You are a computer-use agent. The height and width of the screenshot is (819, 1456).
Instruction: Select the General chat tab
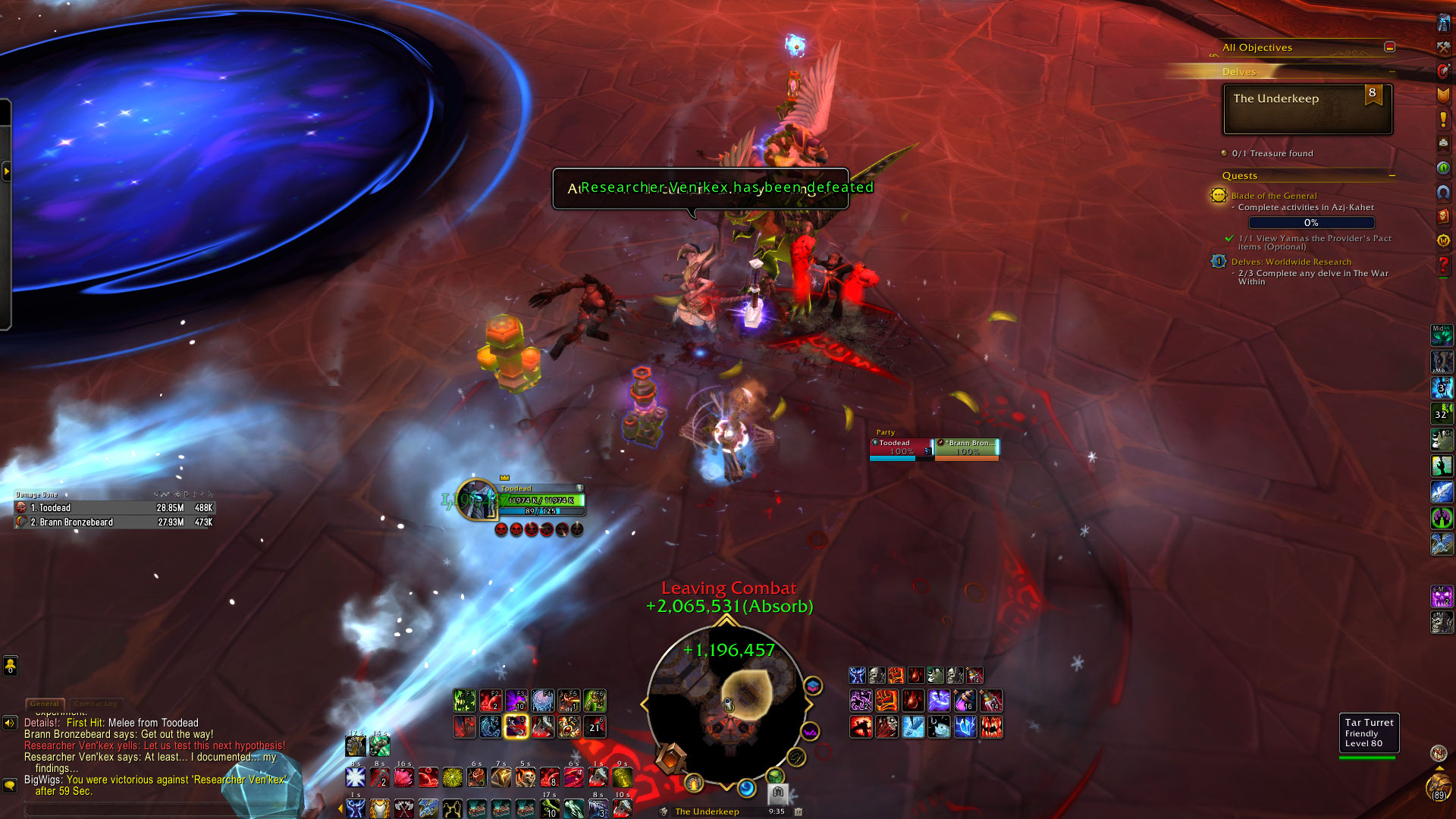pos(45,704)
